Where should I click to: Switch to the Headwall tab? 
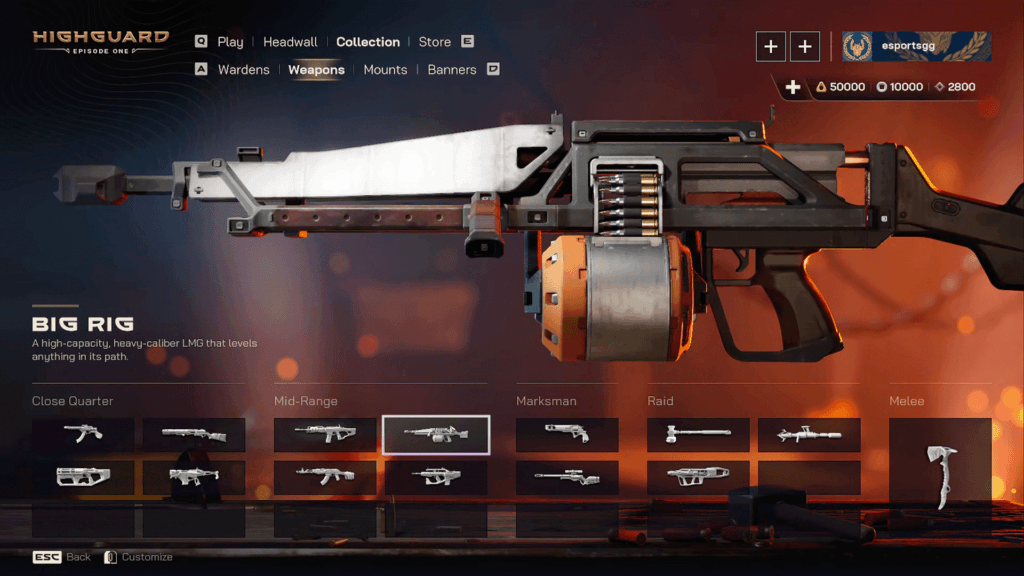click(290, 42)
